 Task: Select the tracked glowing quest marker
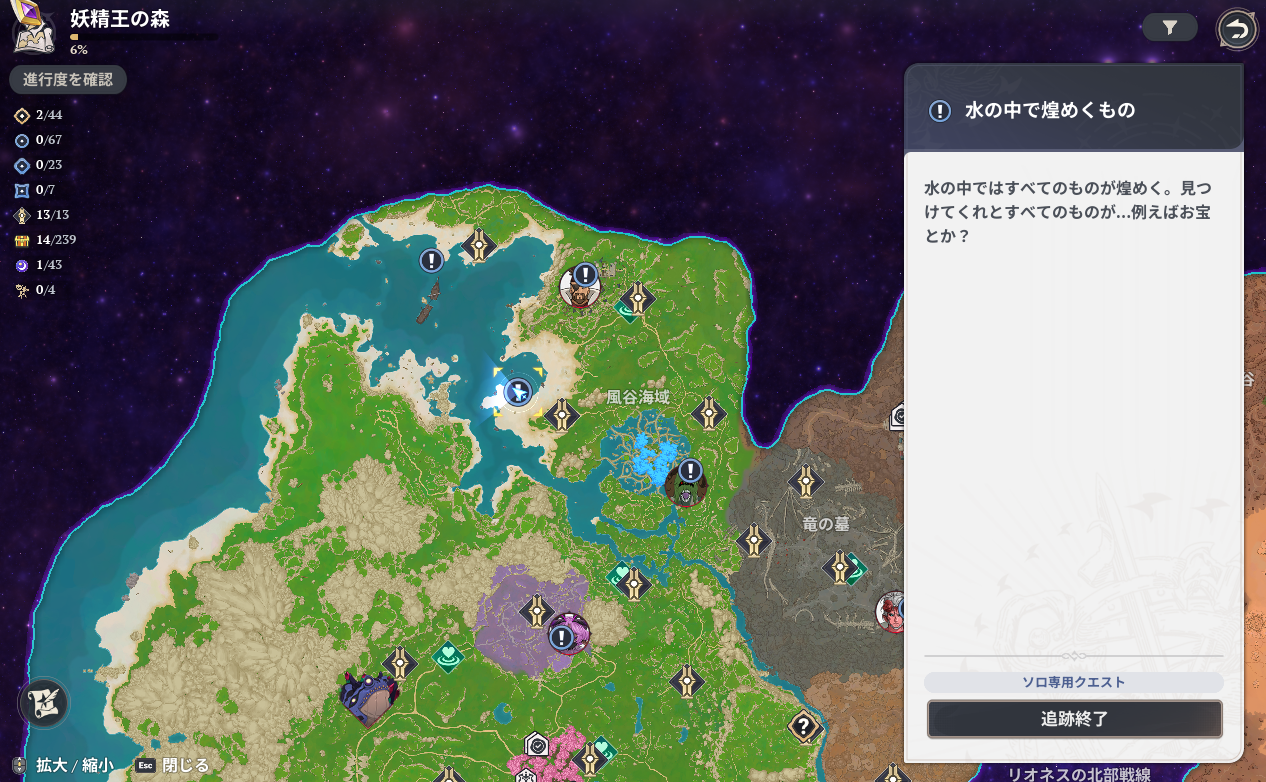517,392
